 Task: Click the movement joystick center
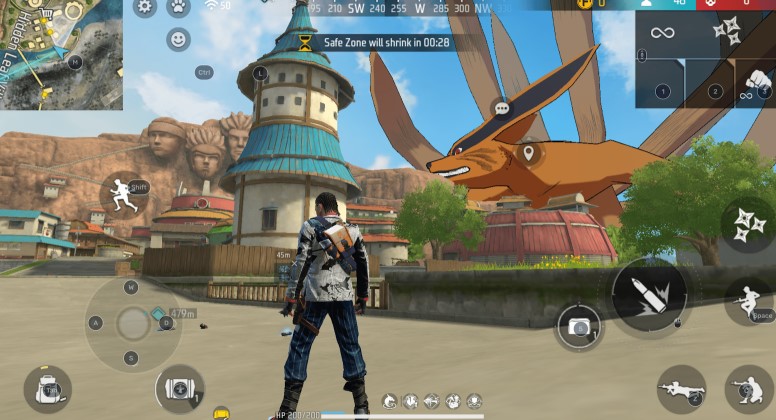pyautogui.click(x=132, y=323)
